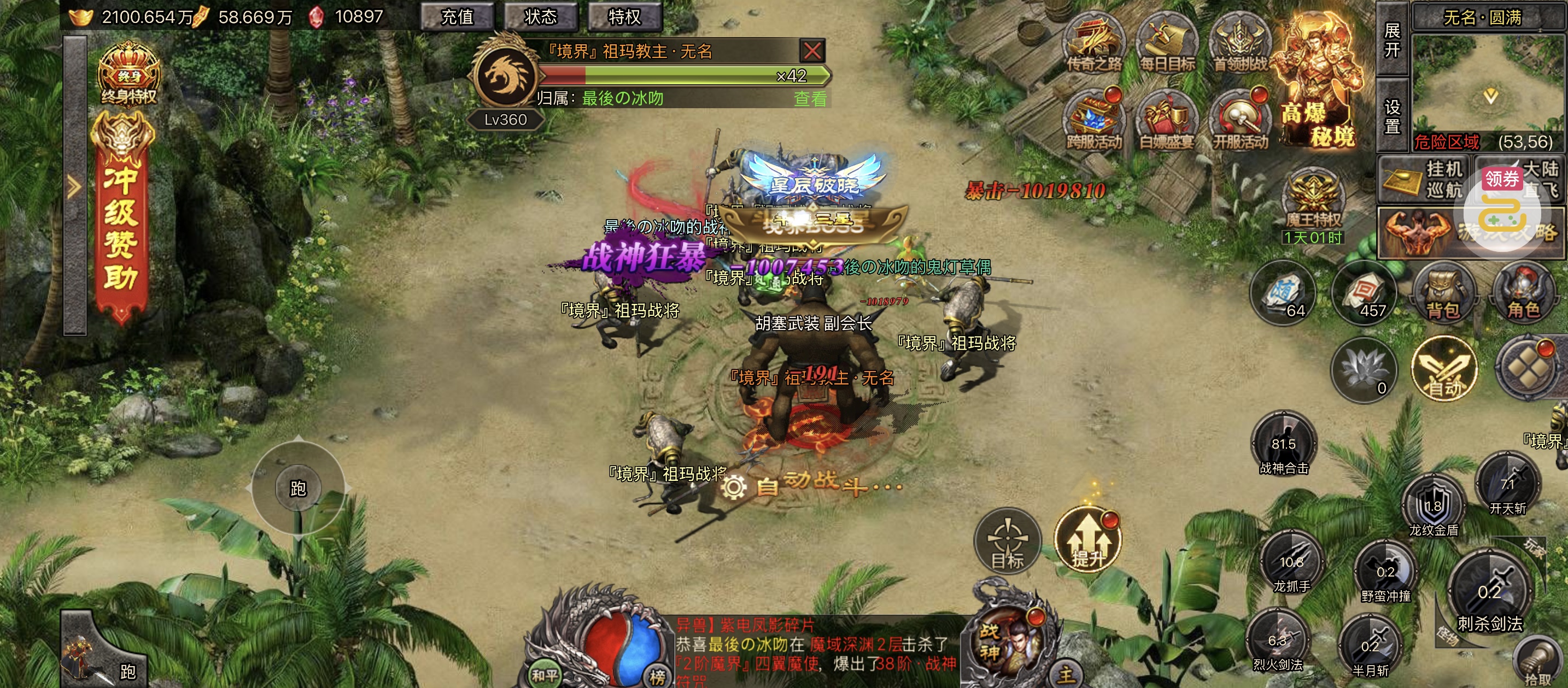Select 目标 target button
Screen dimensions: 1568x688
pos(1008,540)
